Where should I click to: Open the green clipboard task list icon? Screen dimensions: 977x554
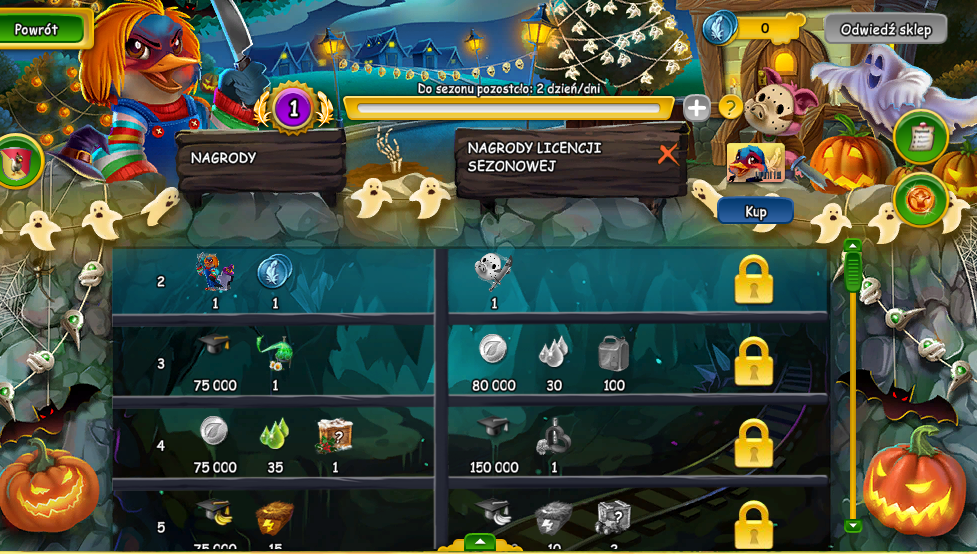pyautogui.click(x=921, y=137)
